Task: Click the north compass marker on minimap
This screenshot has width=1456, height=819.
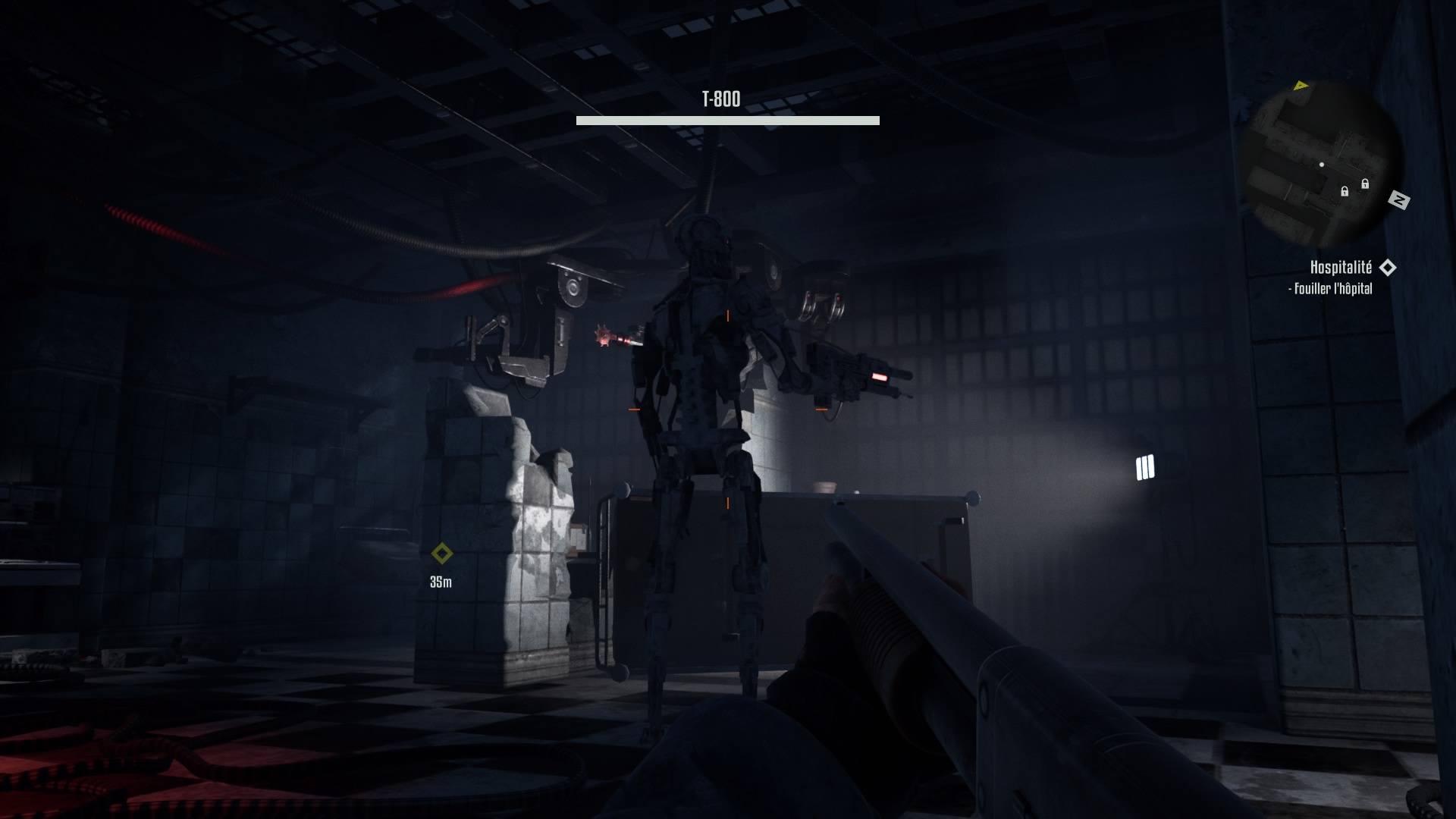Action: coord(1398,200)
